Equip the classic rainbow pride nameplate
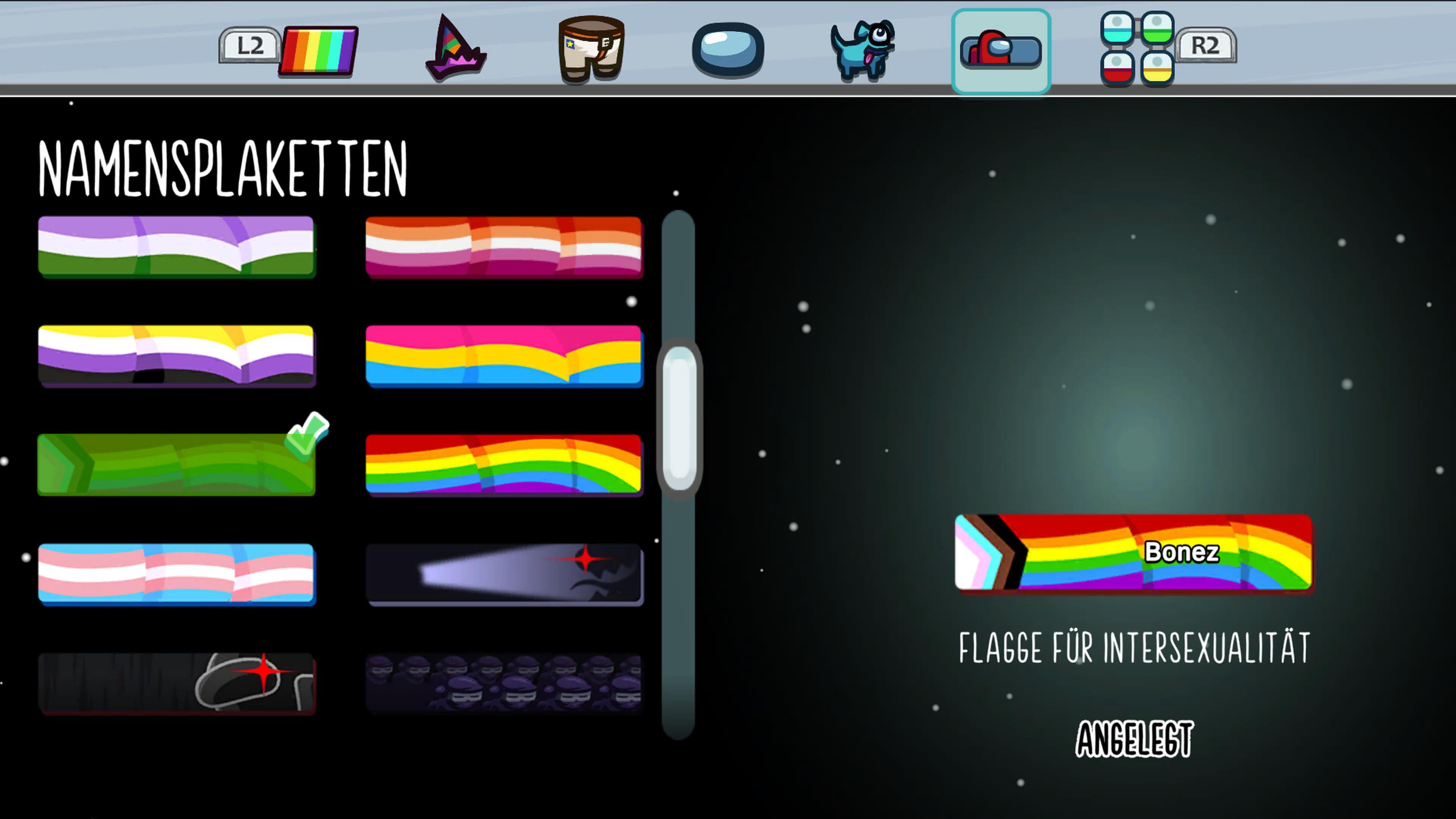 pos(504,464)
